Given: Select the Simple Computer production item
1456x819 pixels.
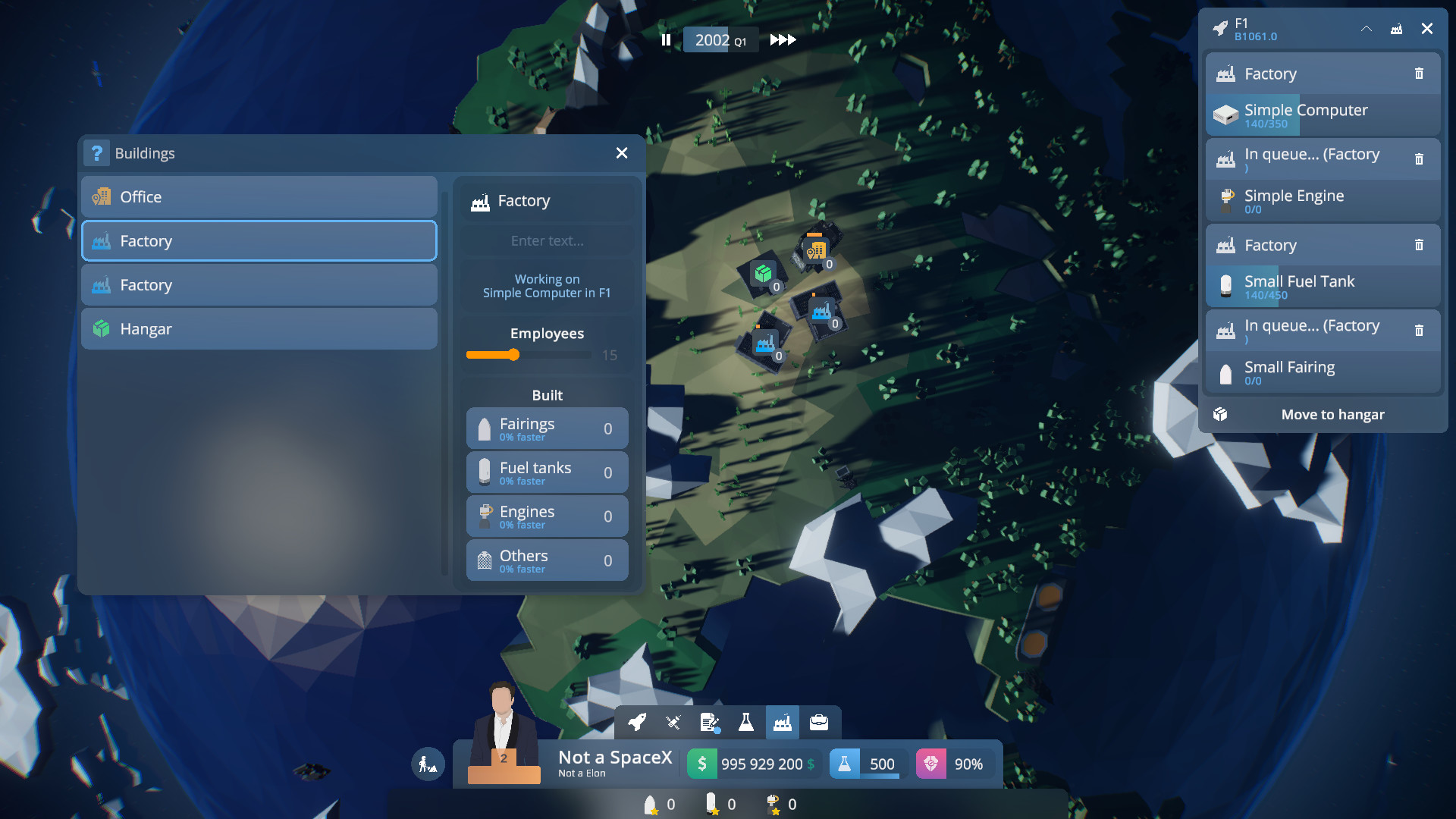Looking at the screenshot, I should point(1323,115).
